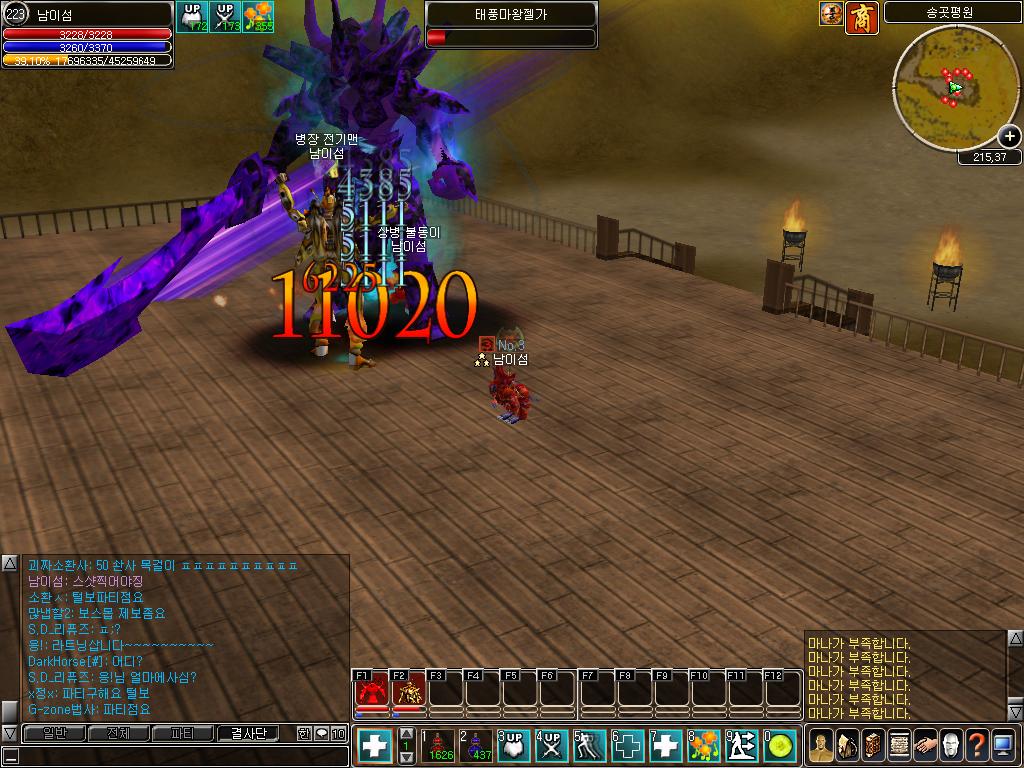Screen dimensions: 1024x768
Task: Click the minimap plus zoom button
Action: coord(1009,137)
